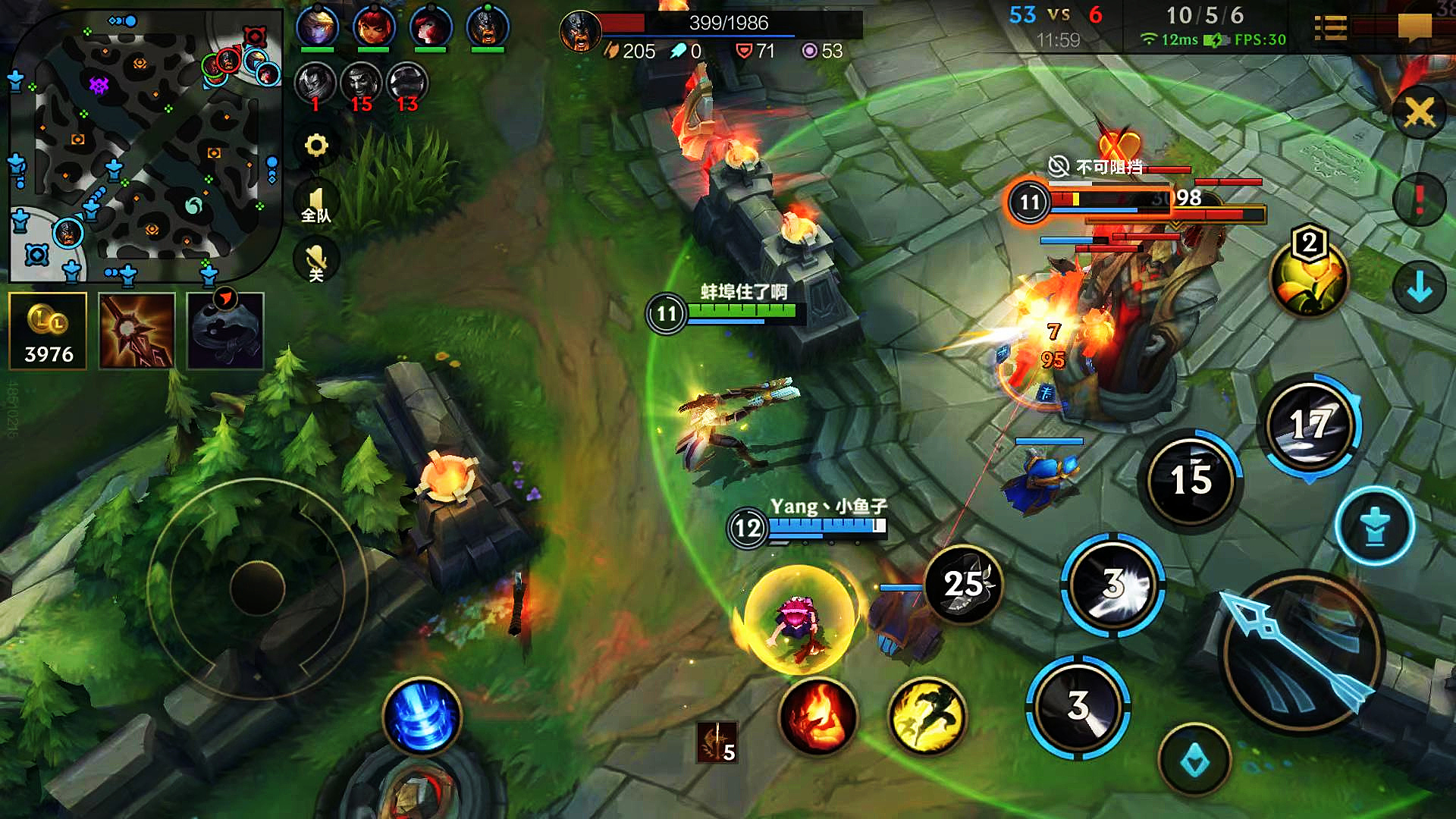Buy the recommended spear item

[136, 331]
